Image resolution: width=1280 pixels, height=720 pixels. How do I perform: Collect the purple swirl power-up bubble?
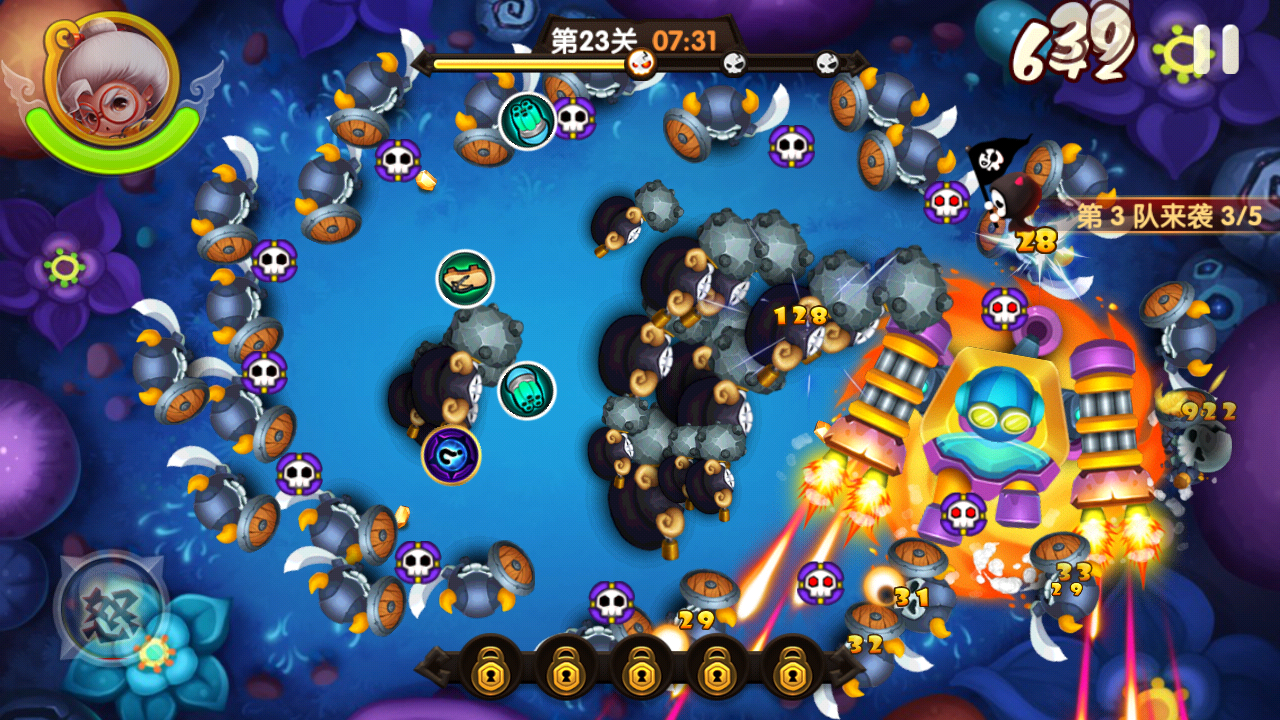pyautogui.click(x=451, y=455)
